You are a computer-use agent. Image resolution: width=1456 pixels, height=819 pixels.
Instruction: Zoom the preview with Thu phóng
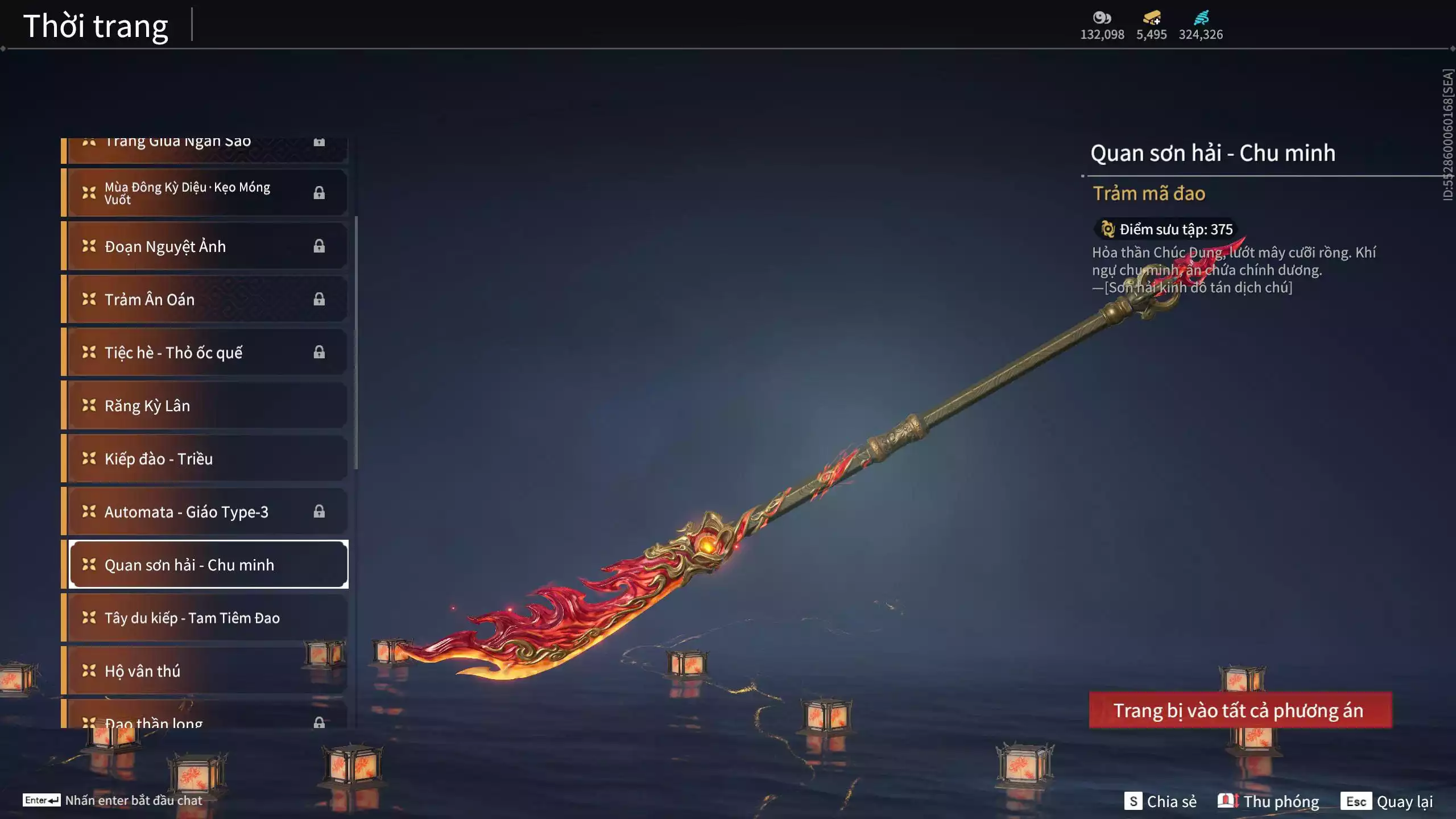point(1268,801)
